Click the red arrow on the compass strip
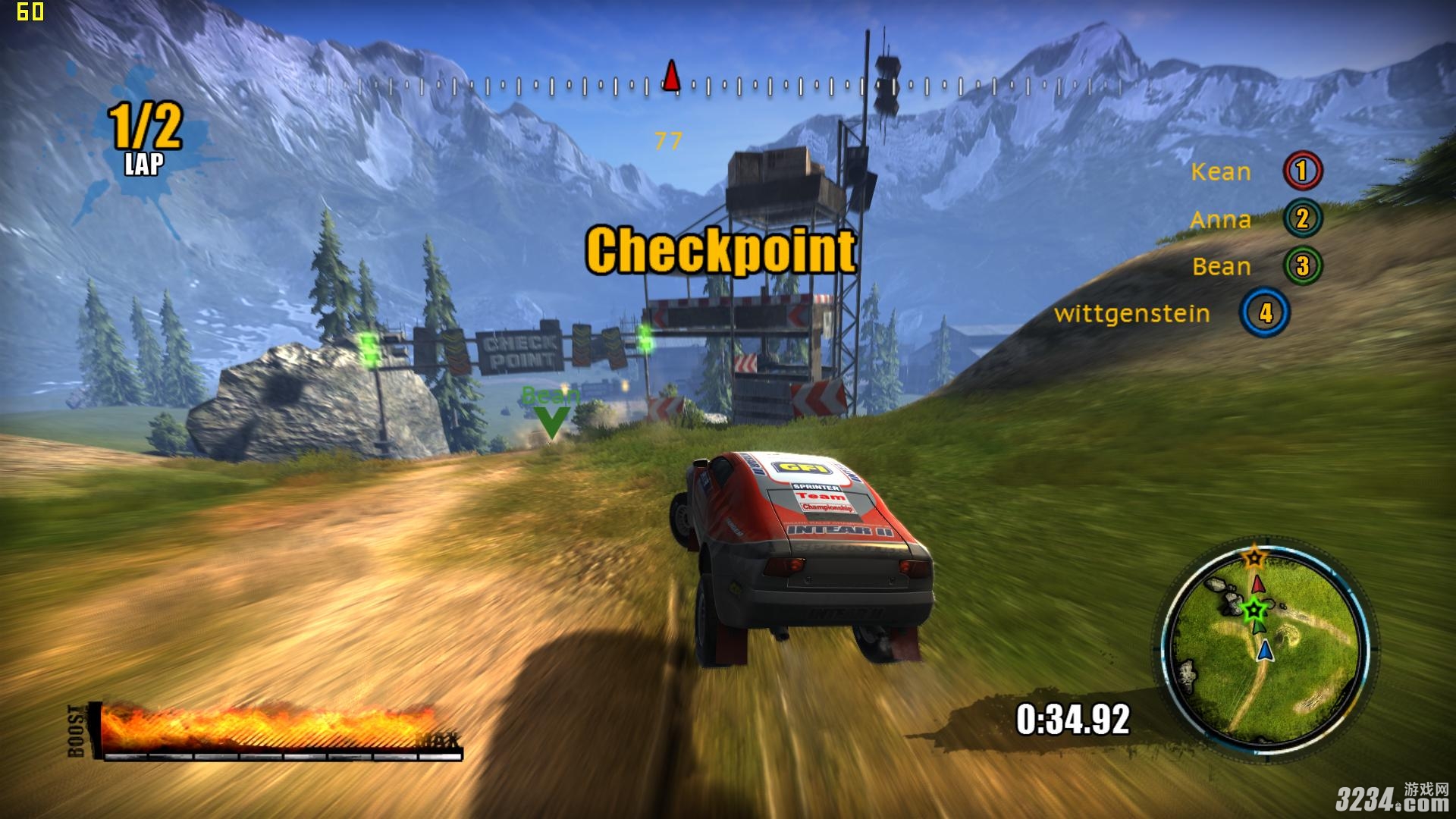The width and height of the screenshot is (1456, 819). [x=671, y=76]
